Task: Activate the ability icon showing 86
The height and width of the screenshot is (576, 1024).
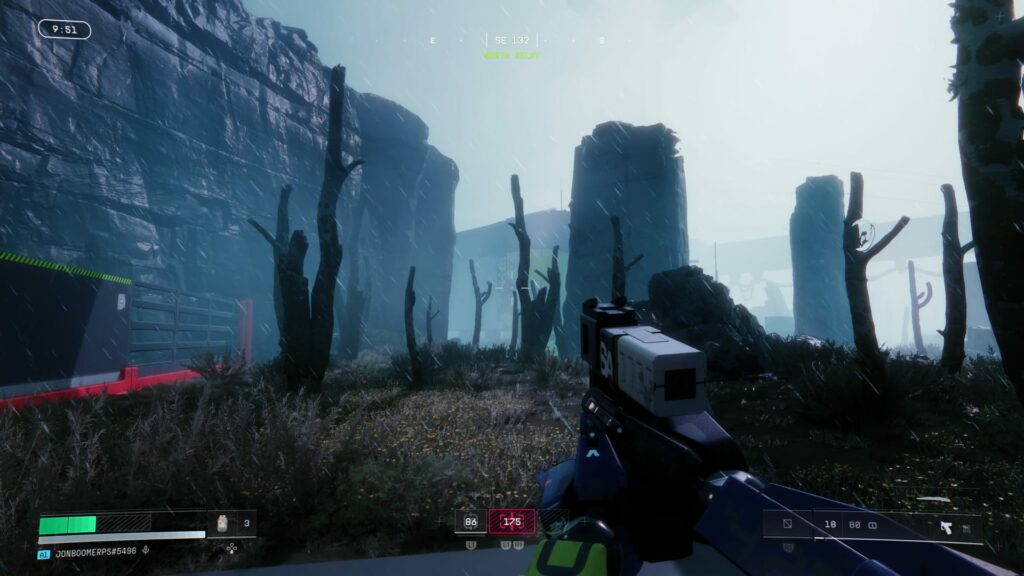Action: click(471, 521)
